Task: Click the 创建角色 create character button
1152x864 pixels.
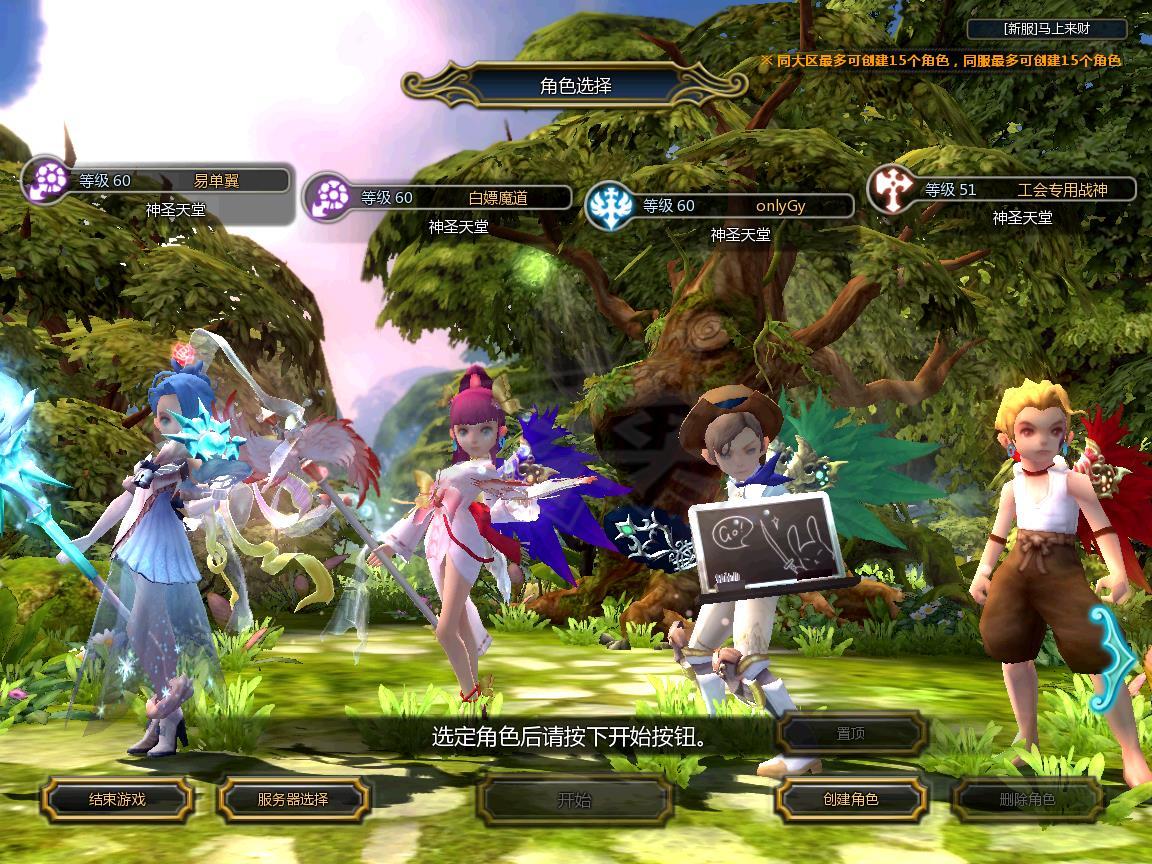Action: tap(851, 799)
